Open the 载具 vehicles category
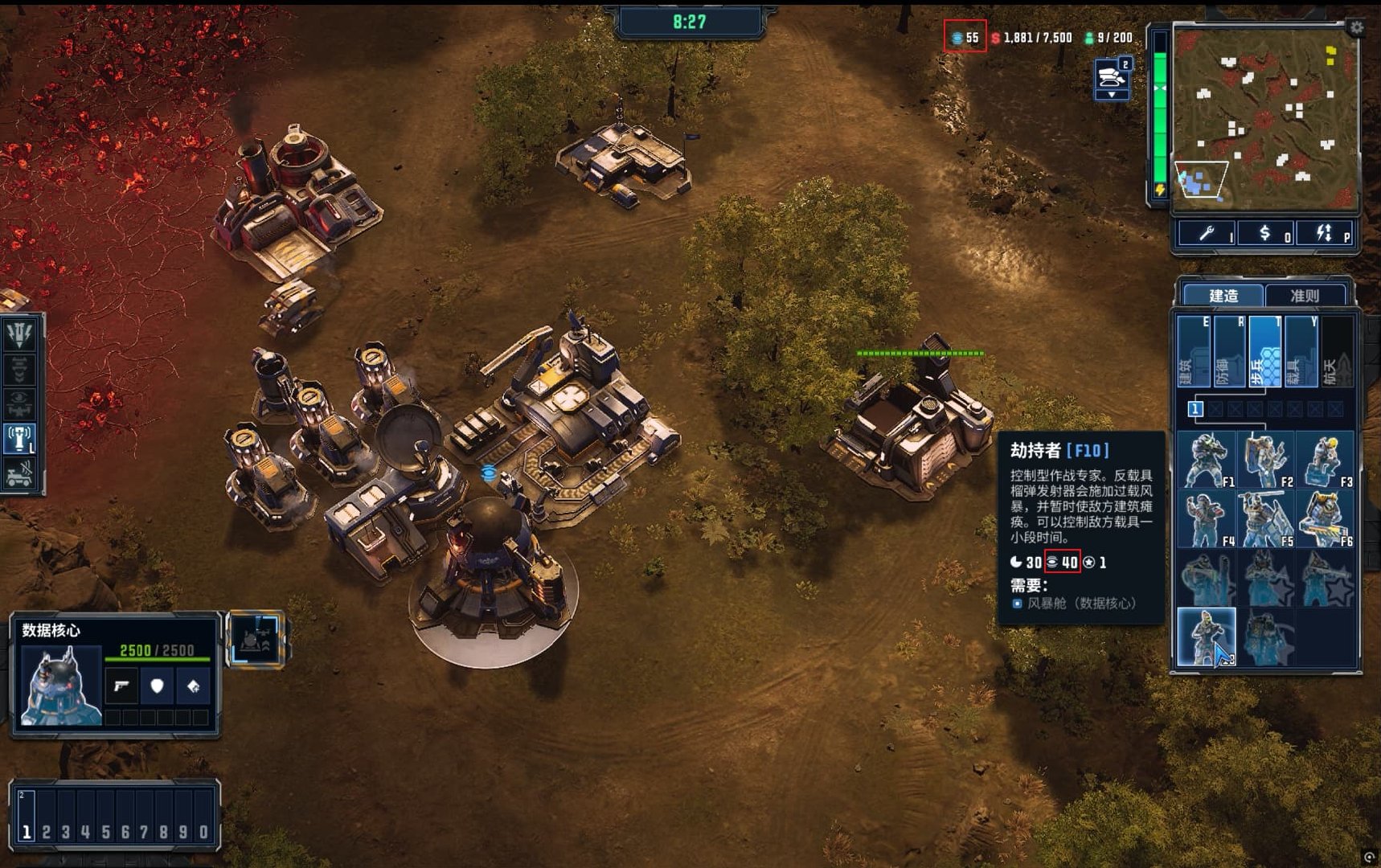 click(x=1301, y=351)
